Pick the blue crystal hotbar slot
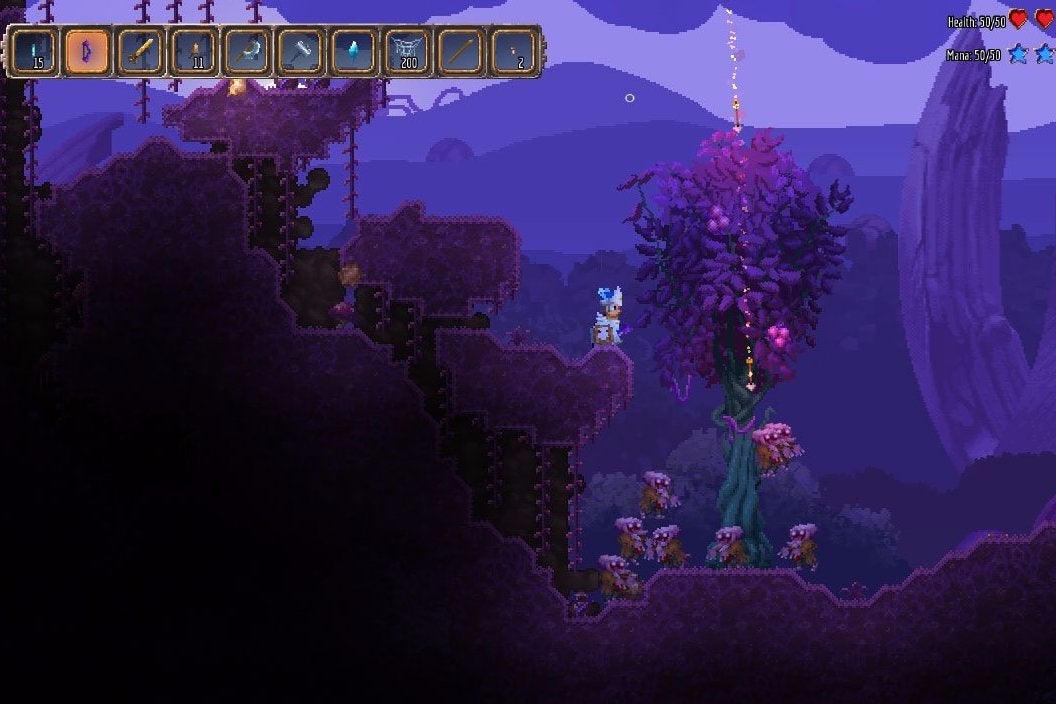This screenshot has height=704, width=1056. tap(352, 52)
